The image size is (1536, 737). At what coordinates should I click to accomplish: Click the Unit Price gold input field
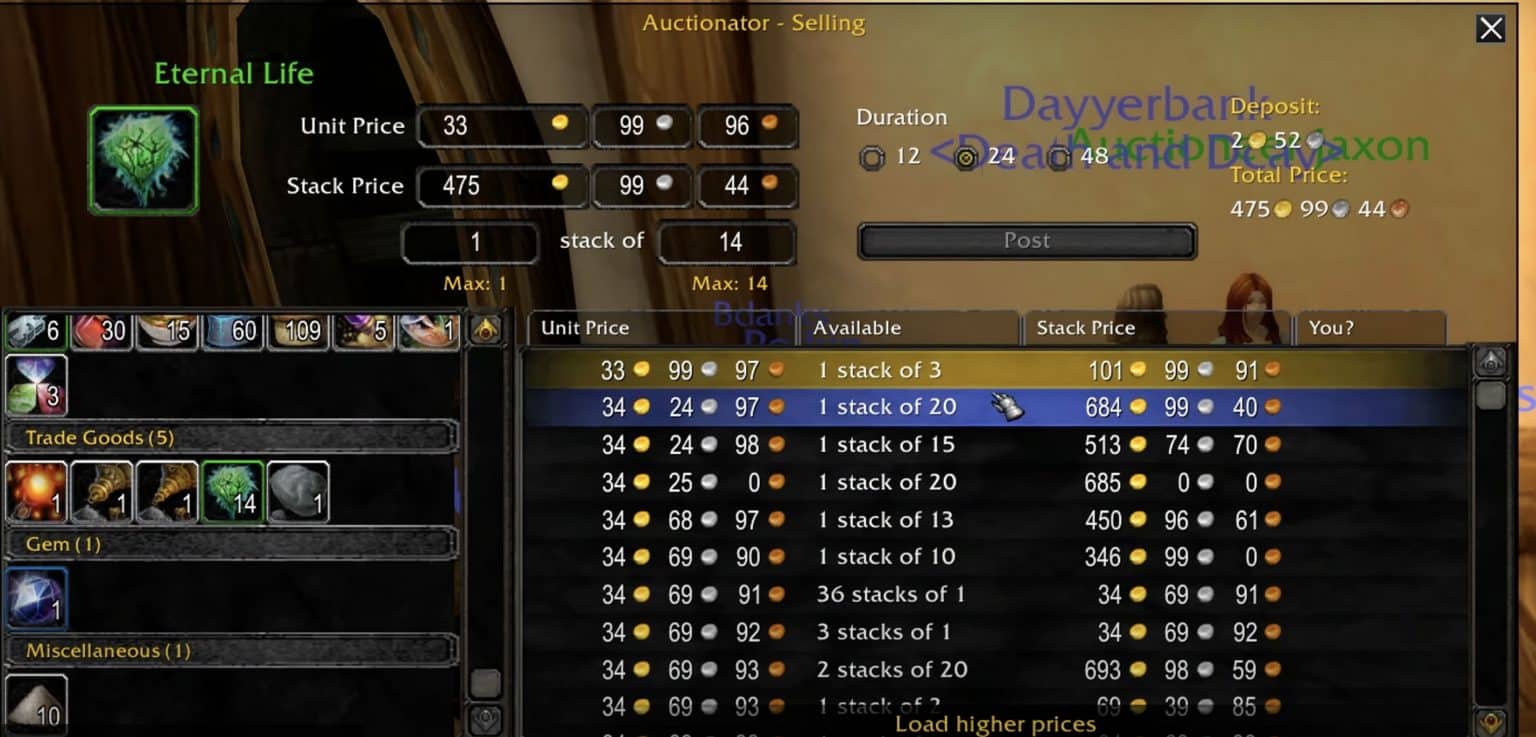500,126
